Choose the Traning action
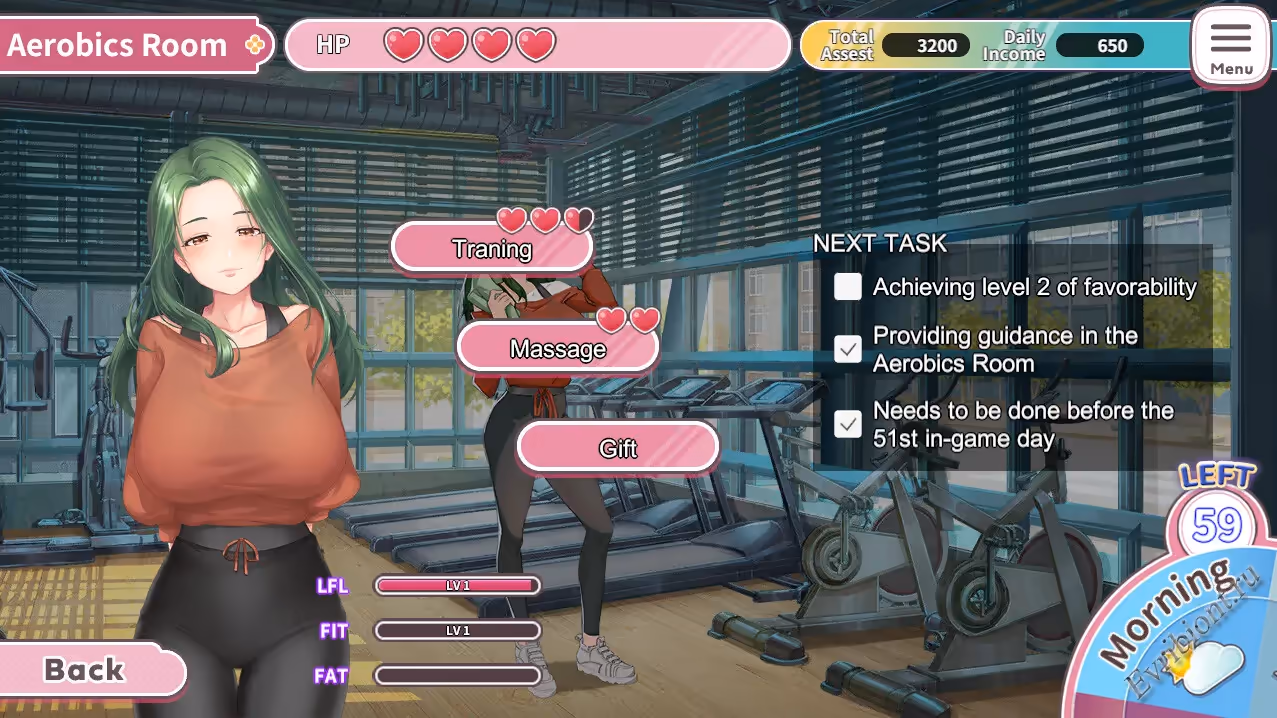The width and height of the screenshot is (1277, 718). point(491,248)
